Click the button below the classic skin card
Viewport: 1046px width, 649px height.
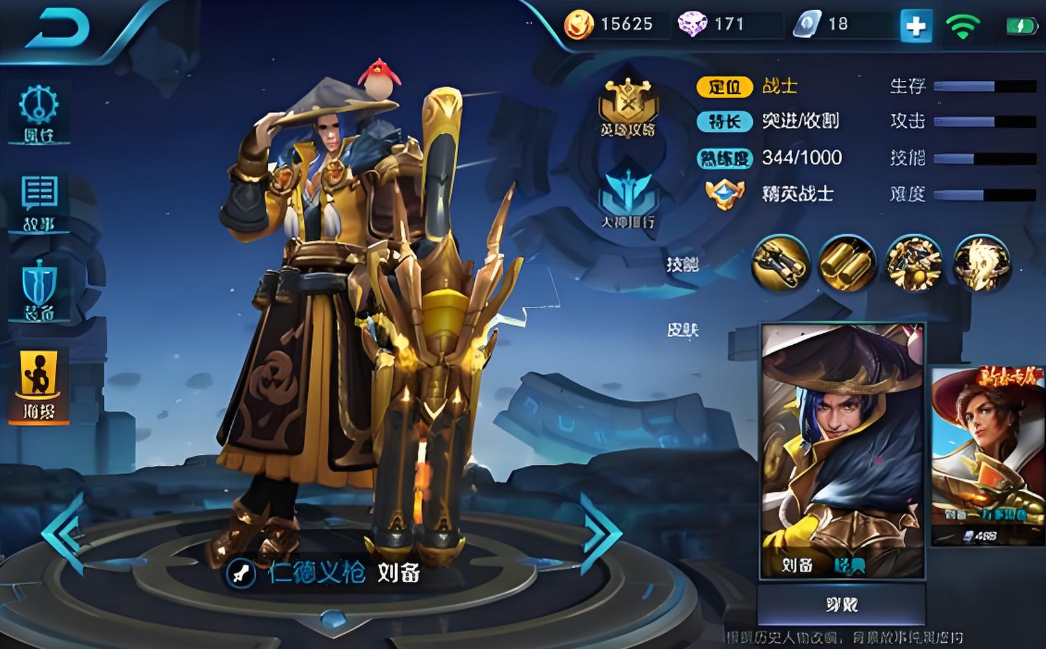(x=841, y=605)
